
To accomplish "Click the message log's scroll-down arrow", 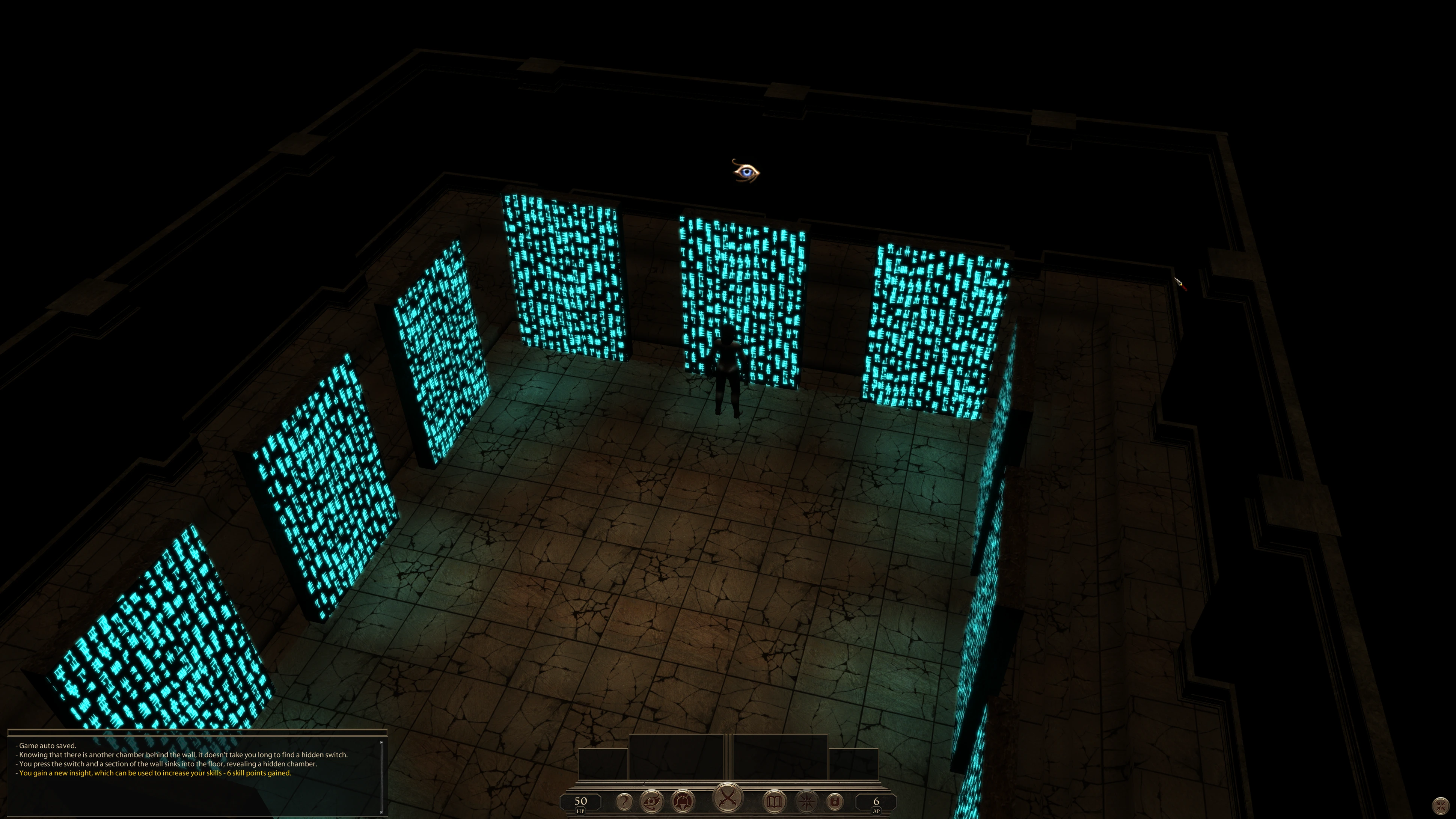I will [x=381, y=812].
